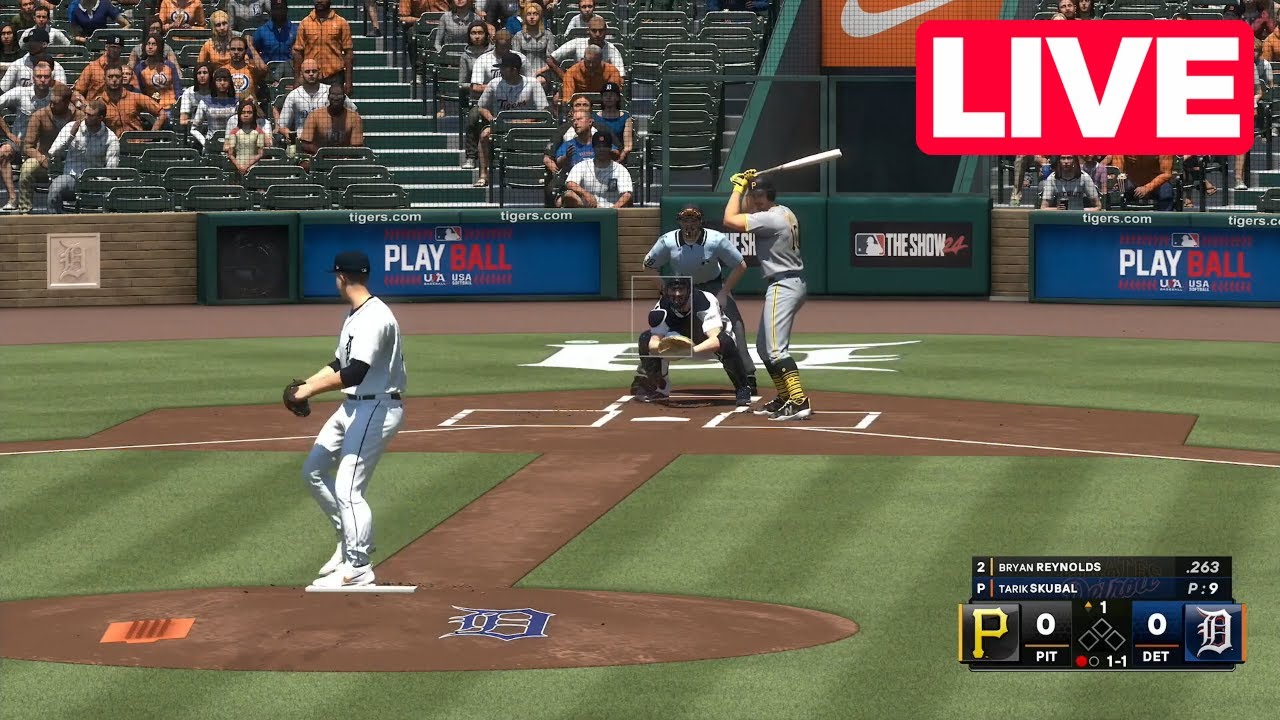
Task: Expand the Bryan Reynolds batter info row
Action: pos(1050,567)
